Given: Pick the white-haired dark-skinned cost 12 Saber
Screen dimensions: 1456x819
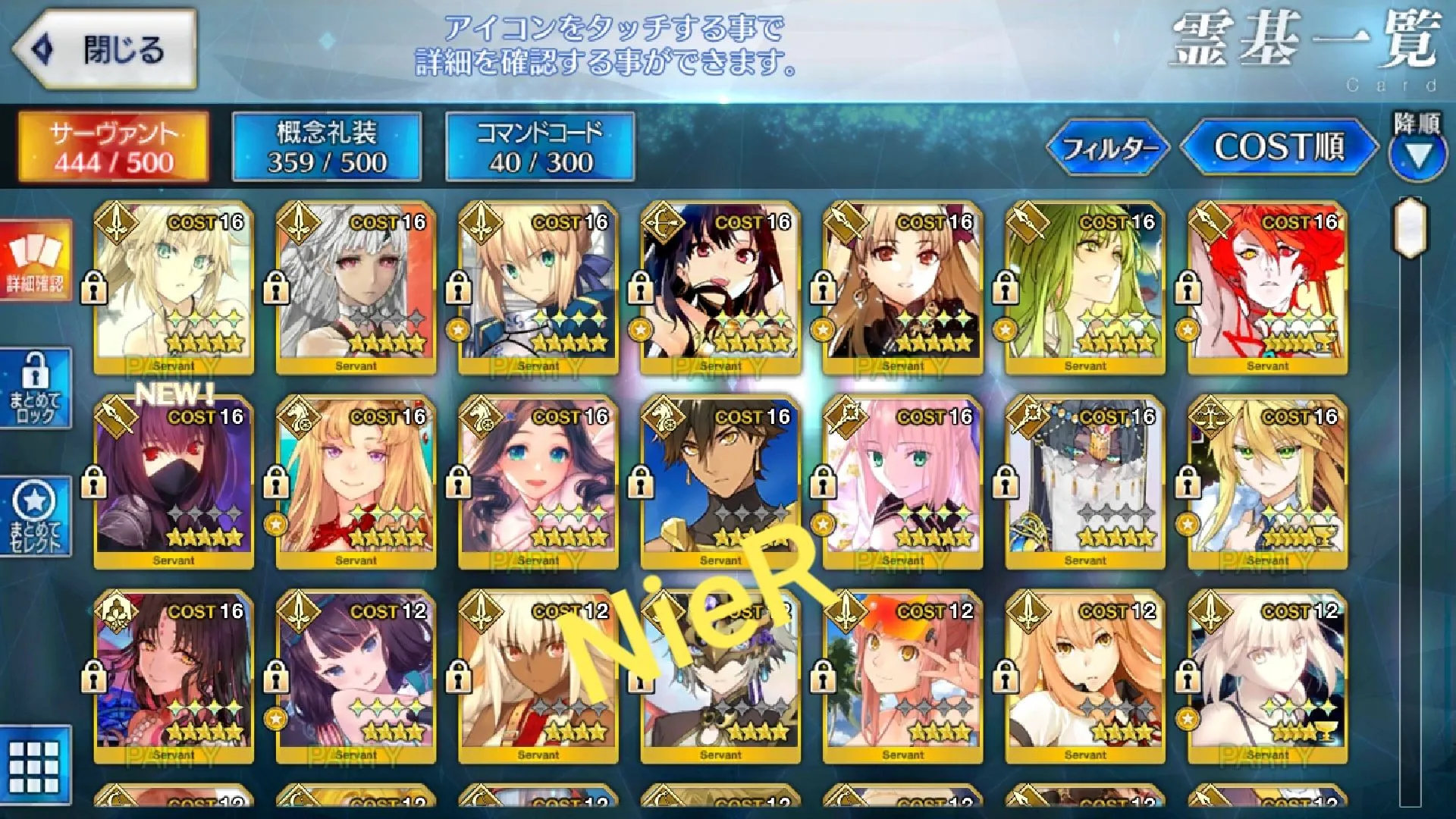Looking at the screenshot, I should point(538,677).
